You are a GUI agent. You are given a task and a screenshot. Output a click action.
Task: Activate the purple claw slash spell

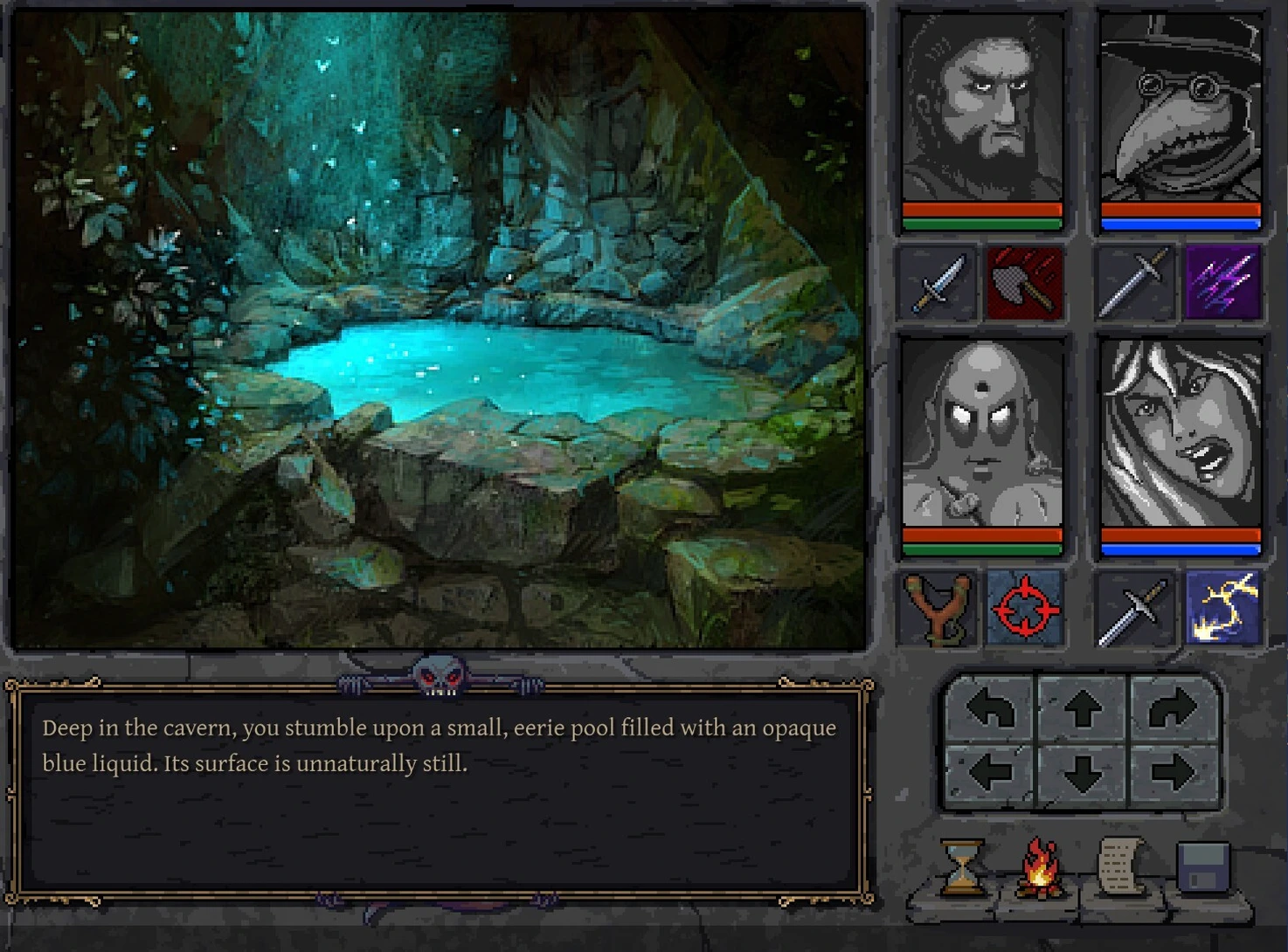click(1222, 283)
